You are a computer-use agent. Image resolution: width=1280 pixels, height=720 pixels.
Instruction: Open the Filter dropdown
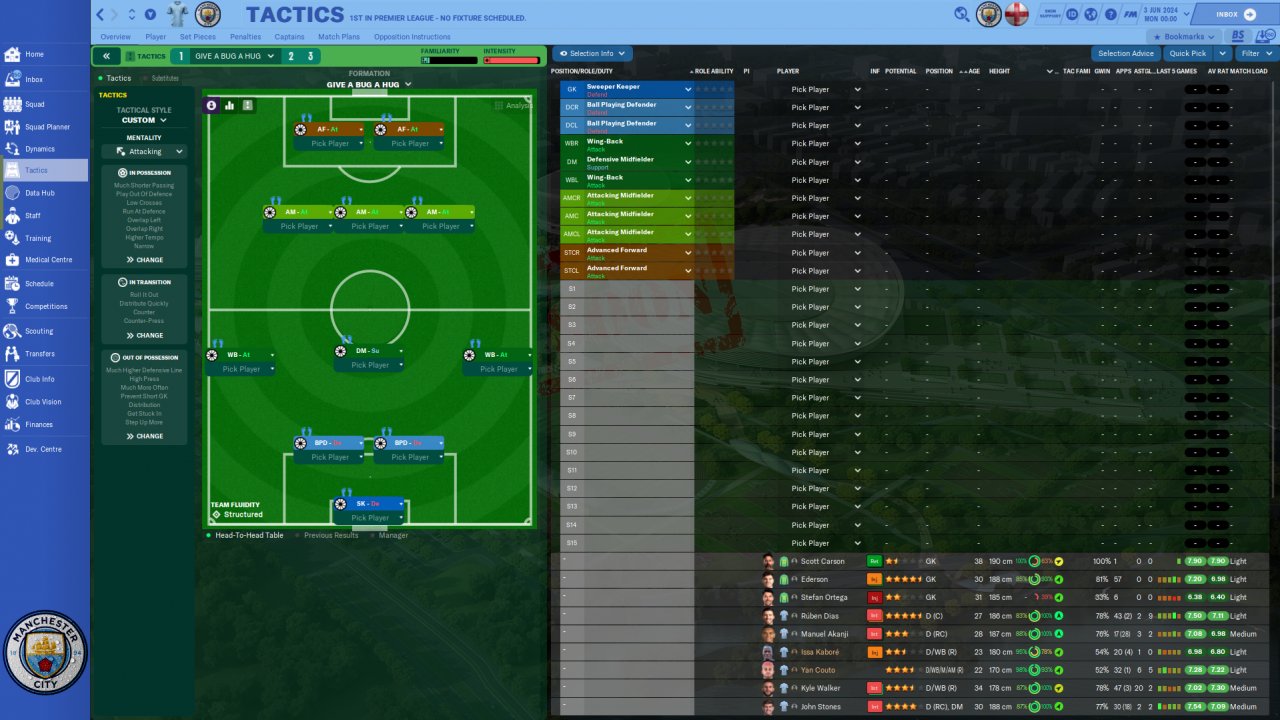tap(1254, 54)
